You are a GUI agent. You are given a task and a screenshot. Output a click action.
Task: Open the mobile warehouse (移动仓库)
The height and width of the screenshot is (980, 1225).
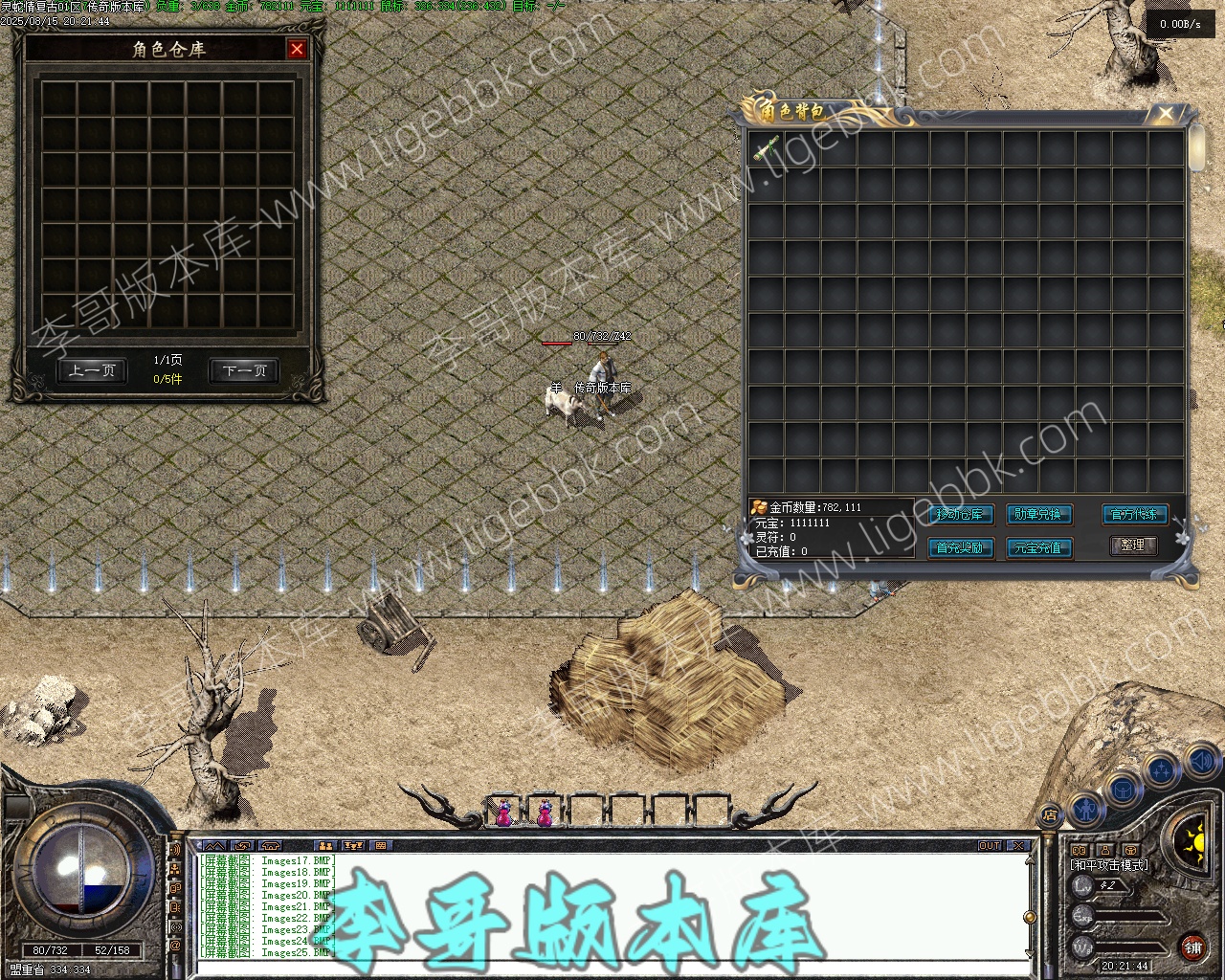point(960,514)
